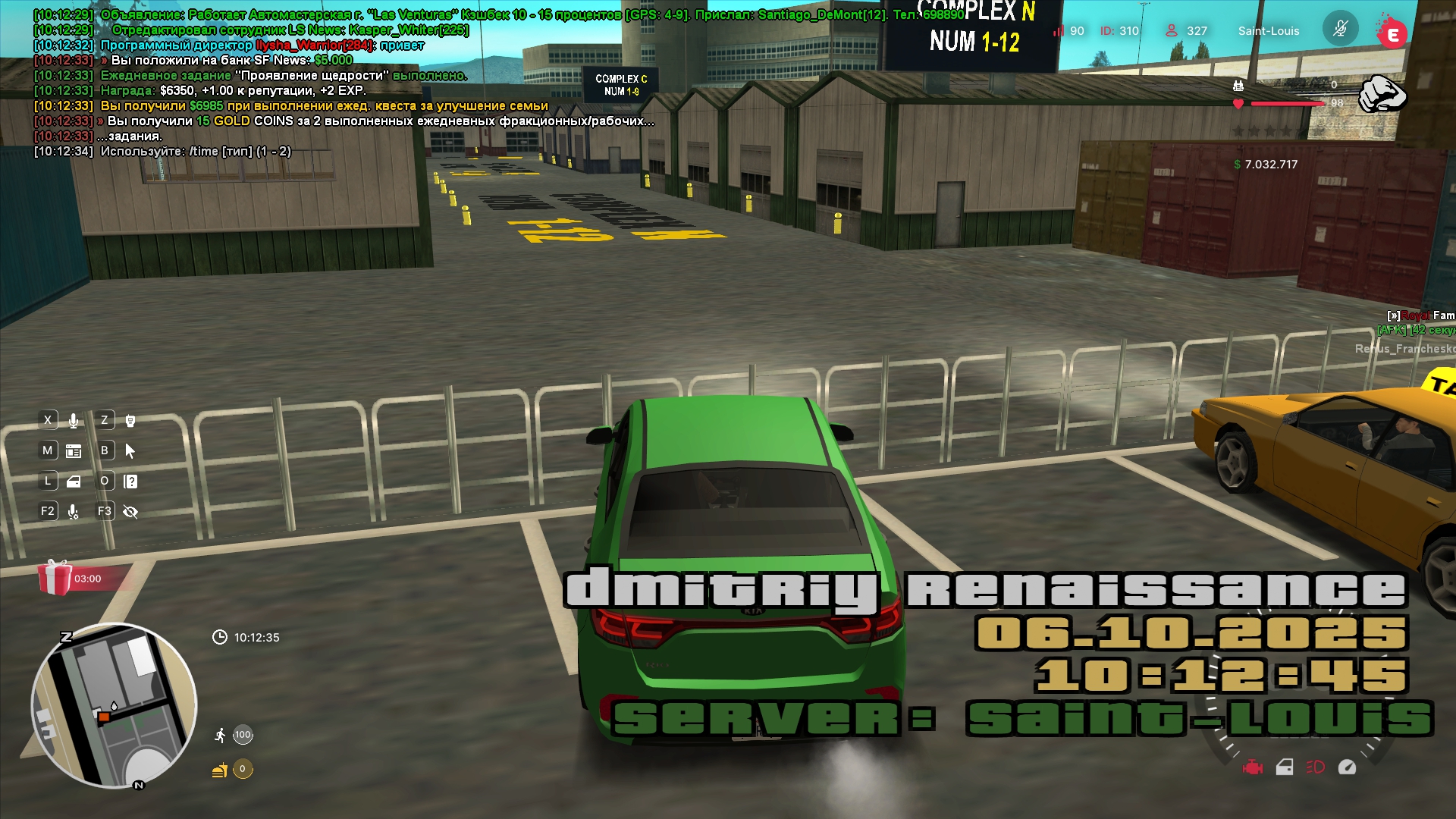Open the microphone settings icon
Screen dimensions: 1456x819
click(x=74, y=512)
